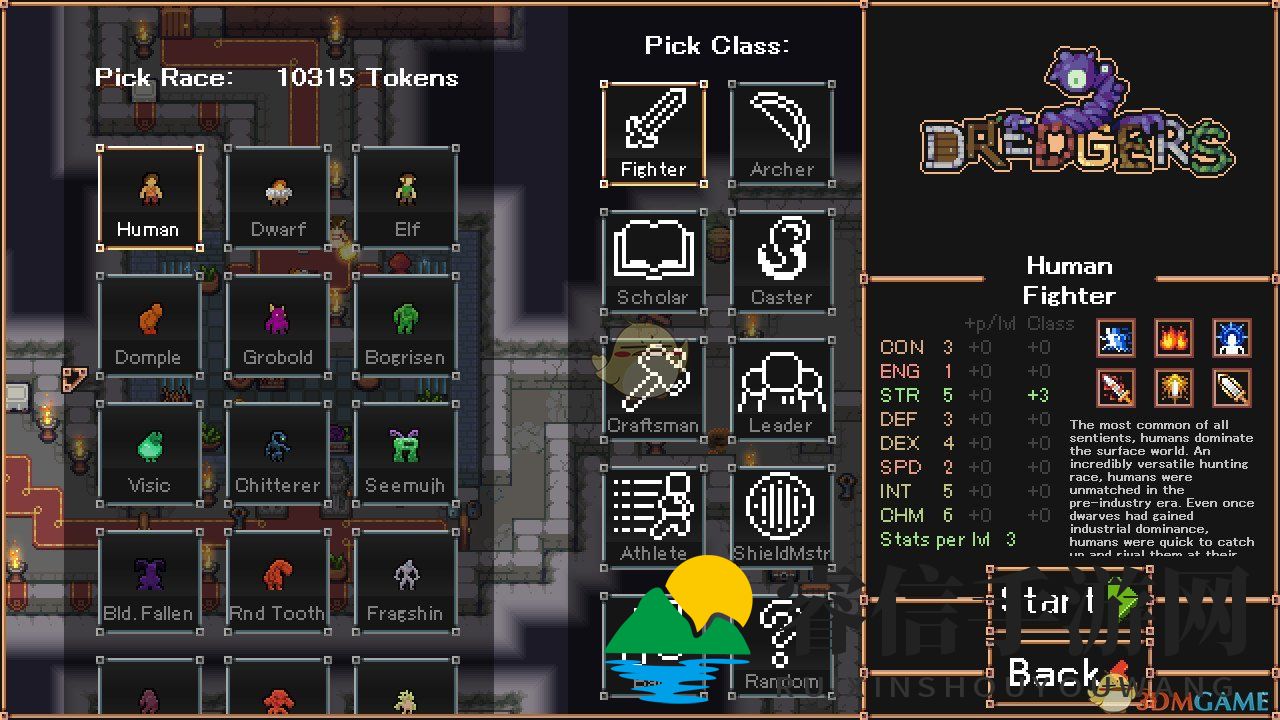Pick the Rnd Tooth race

[277, 581]
